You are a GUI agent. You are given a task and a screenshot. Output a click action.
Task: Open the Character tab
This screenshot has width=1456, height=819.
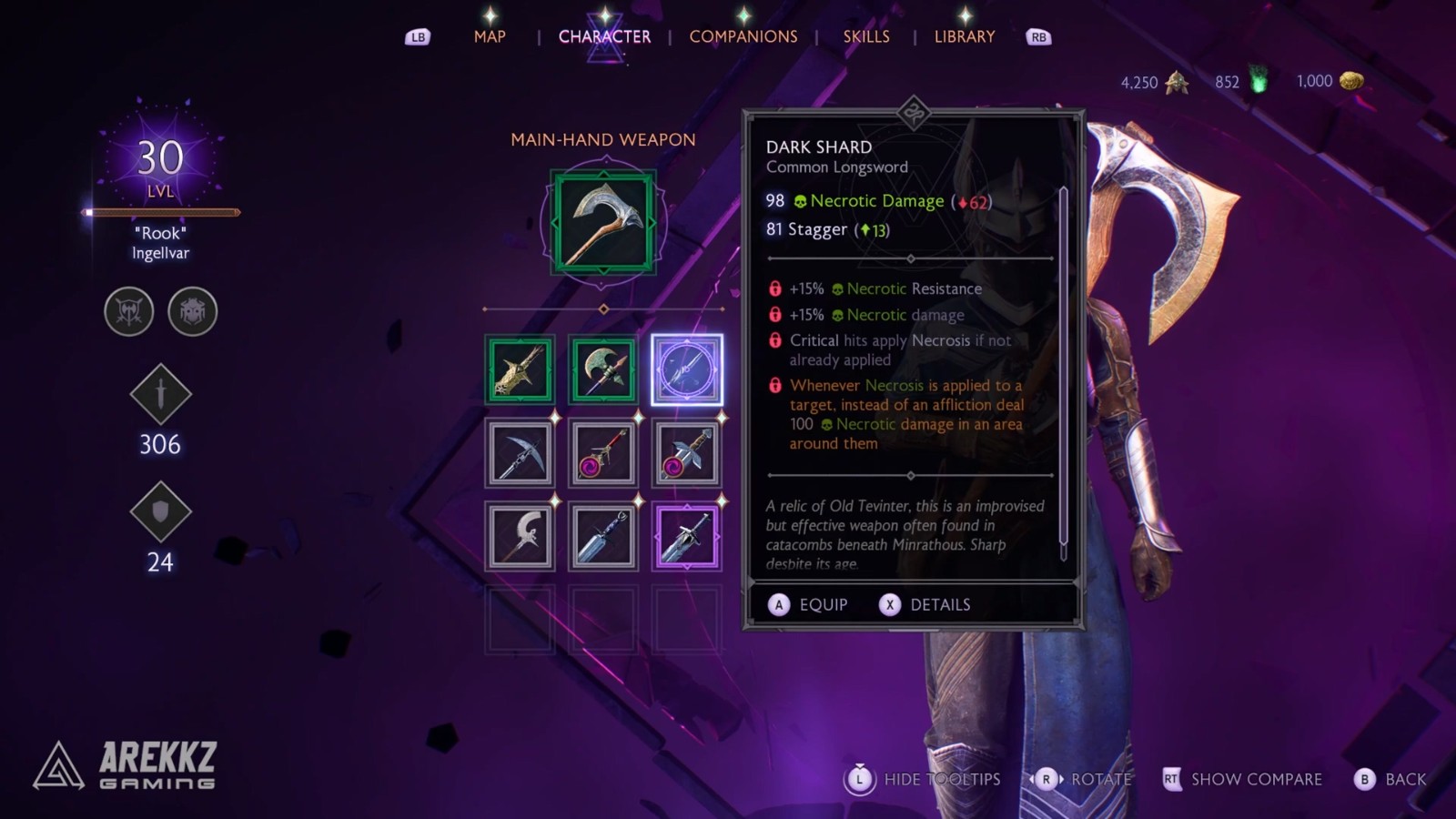coord(604,36)
